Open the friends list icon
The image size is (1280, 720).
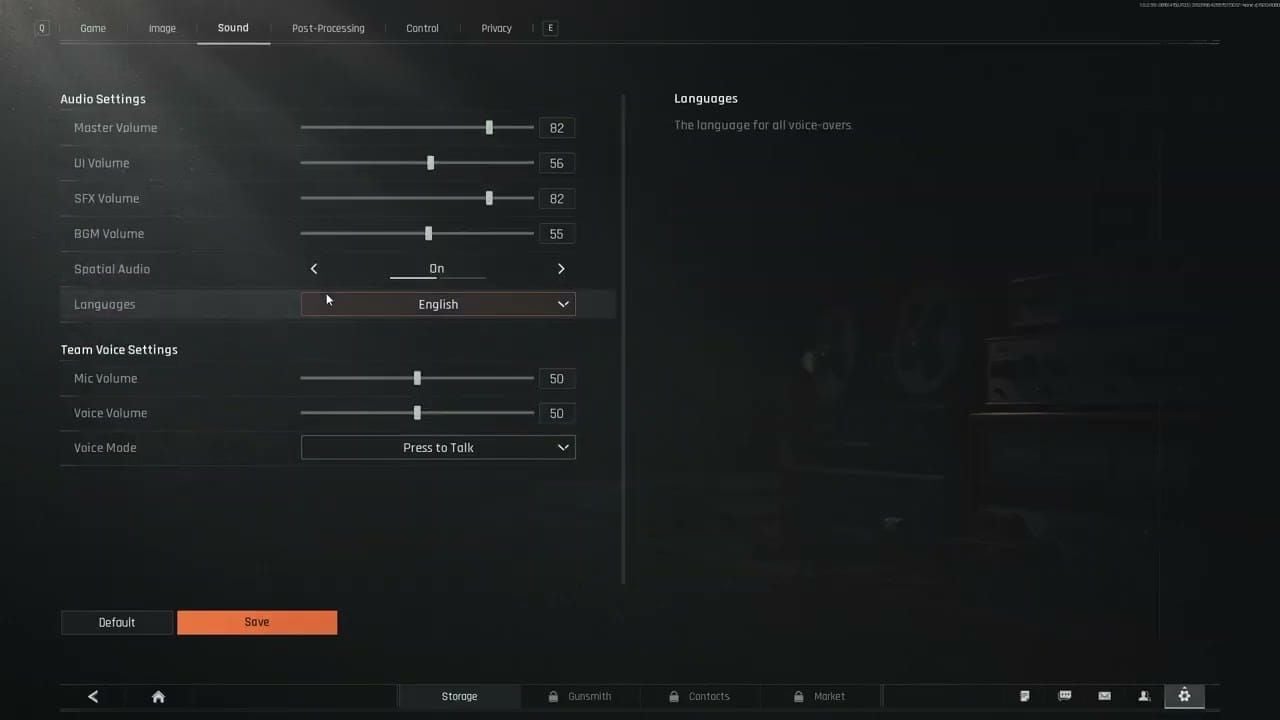1144,695
